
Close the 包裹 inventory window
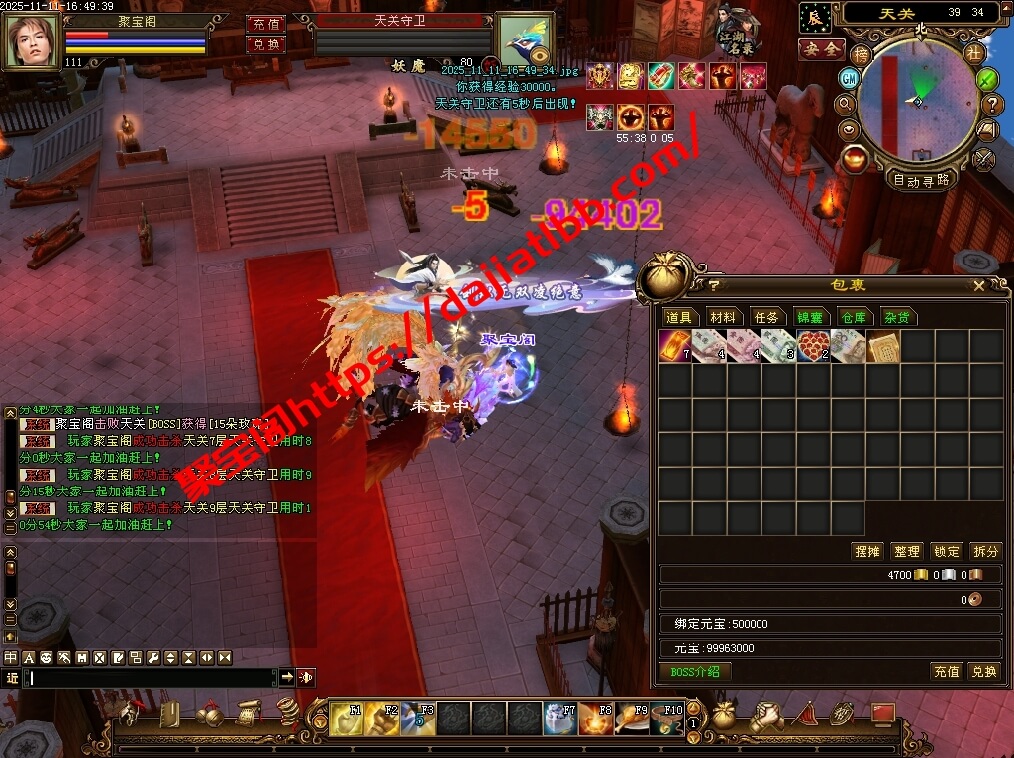979,286
